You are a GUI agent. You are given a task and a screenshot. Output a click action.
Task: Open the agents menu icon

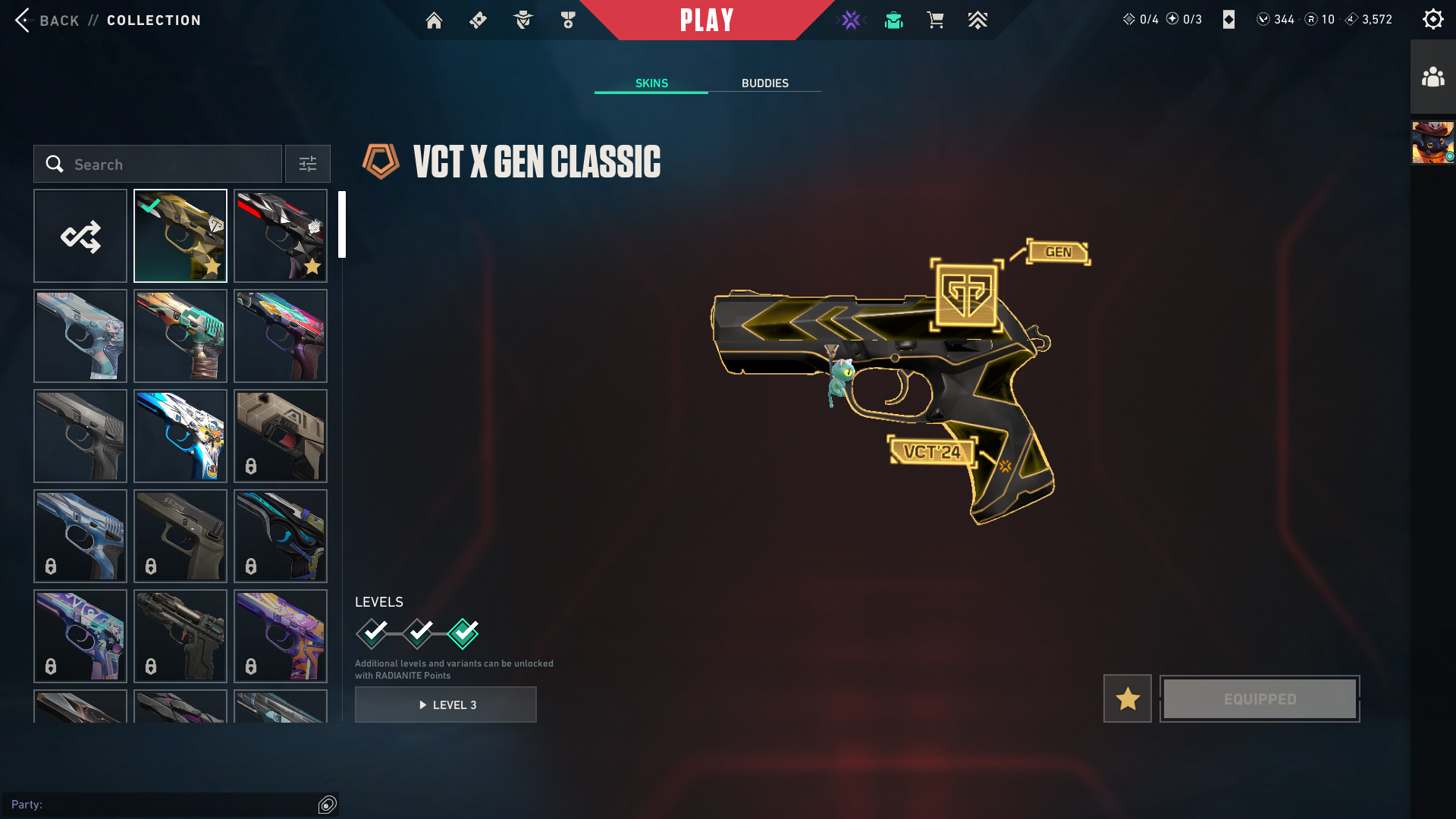pyautogui.click(x=523, y=20)
